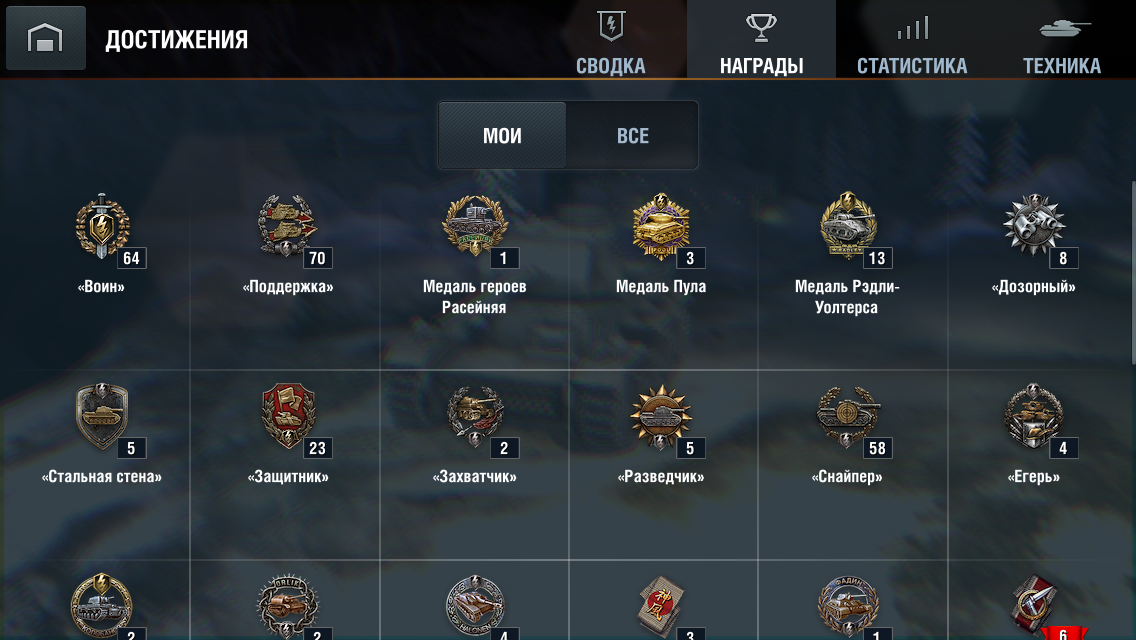Open the Награды tab
The width and height of the screenshot is (1136, 640).
pyautogui.click(x=761, y=41)
